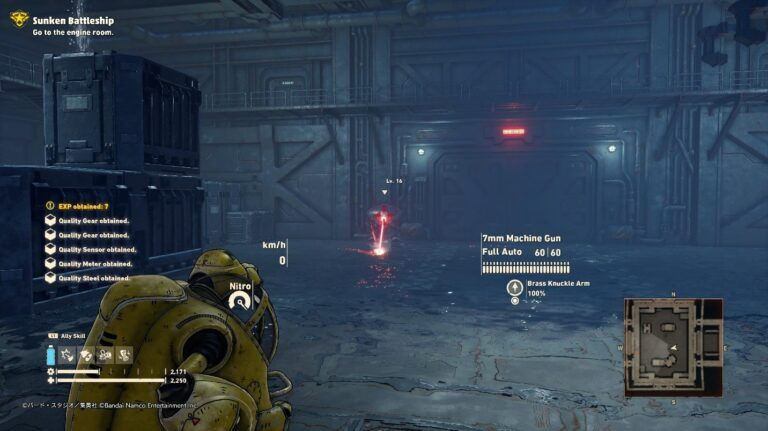Activate the last Ally Skill icon
This screenshot has width=768, height=431.
coord(124,355)
